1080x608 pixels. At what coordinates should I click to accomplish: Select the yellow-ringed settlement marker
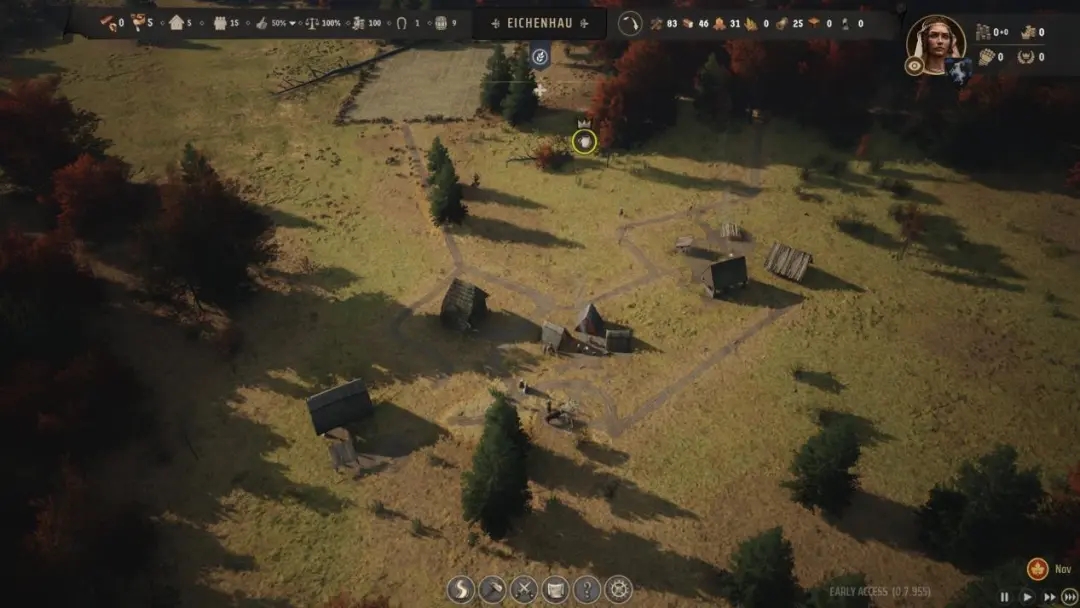(x=584, y=142)
